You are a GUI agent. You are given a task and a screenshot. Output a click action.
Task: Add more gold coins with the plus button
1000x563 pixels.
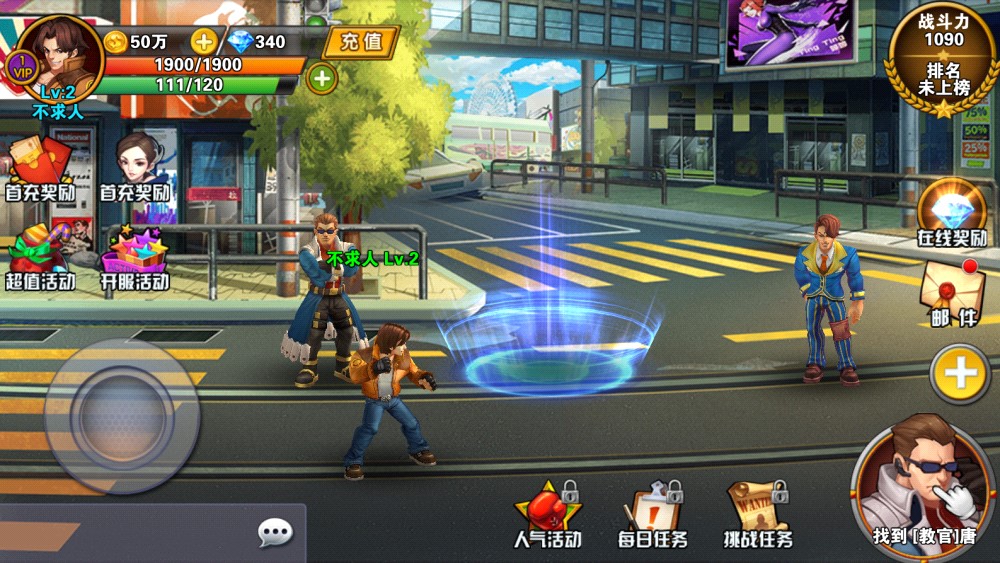204,42
